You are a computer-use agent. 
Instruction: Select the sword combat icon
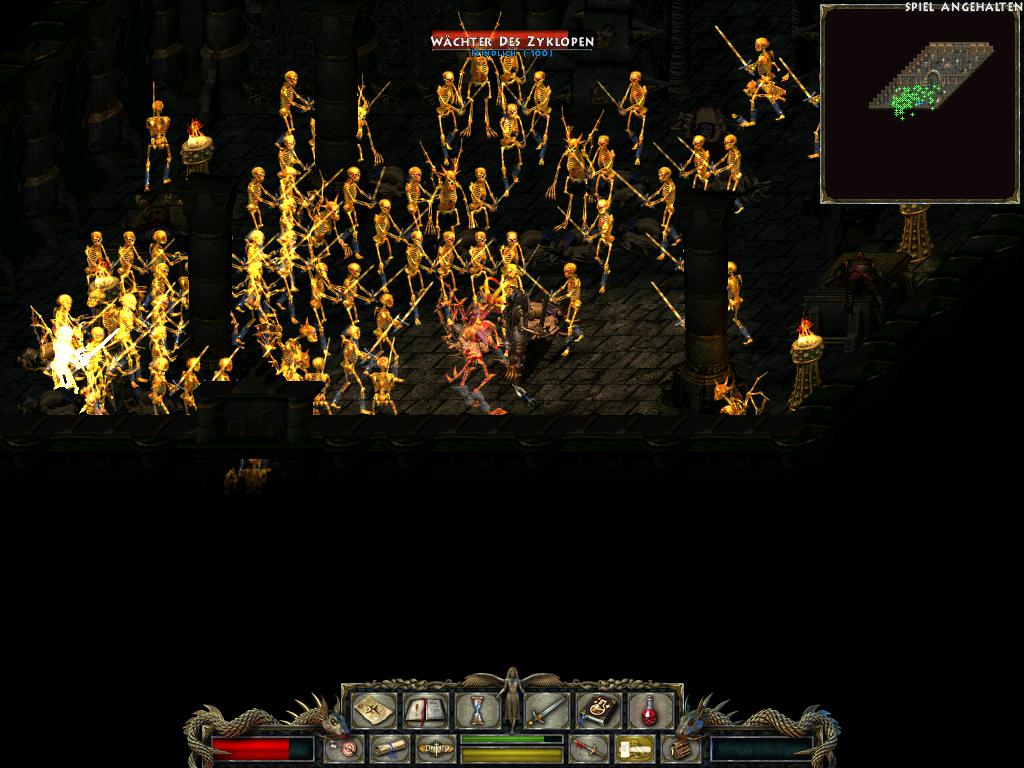[x=547, y=711]
